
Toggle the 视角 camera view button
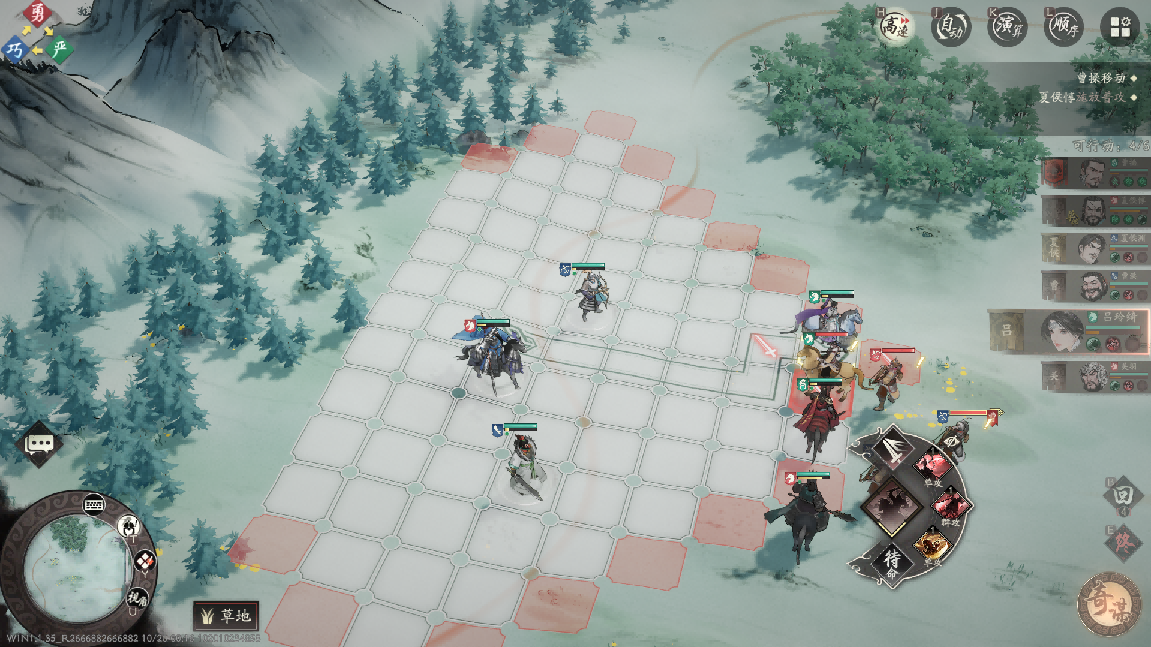coord(134,597)
